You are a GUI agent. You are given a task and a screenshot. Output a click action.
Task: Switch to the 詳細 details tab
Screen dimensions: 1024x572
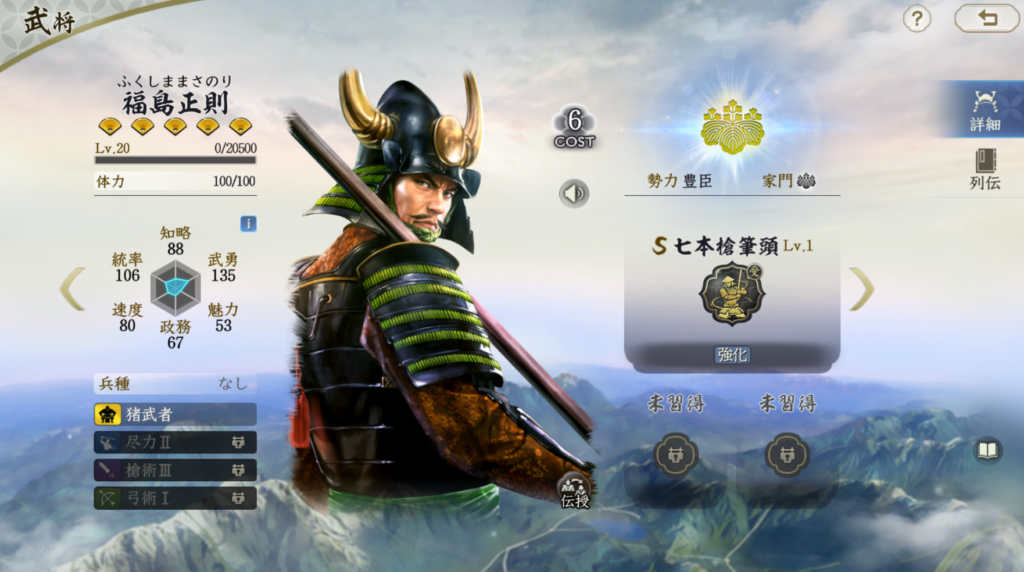984,109
